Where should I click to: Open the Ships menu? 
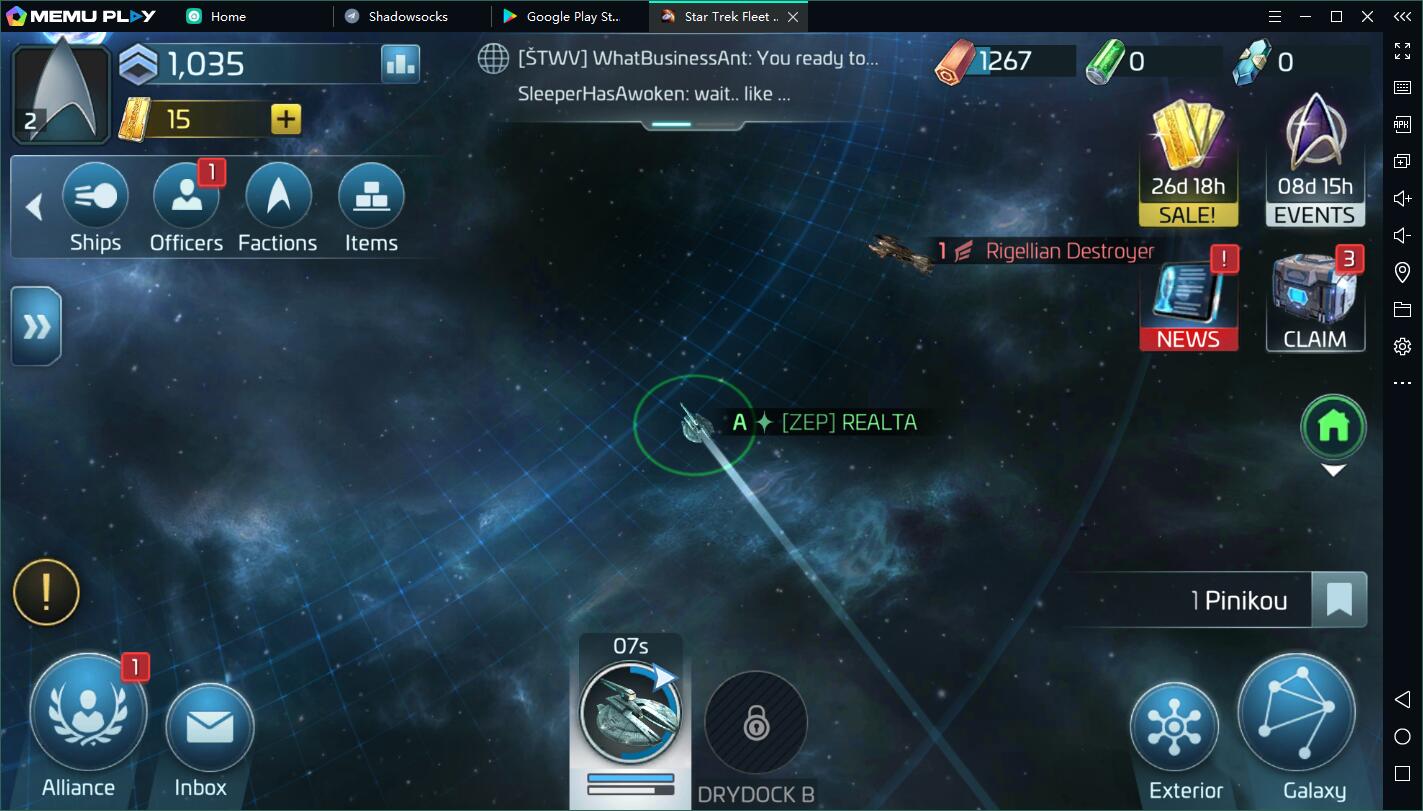pos(95,197)
